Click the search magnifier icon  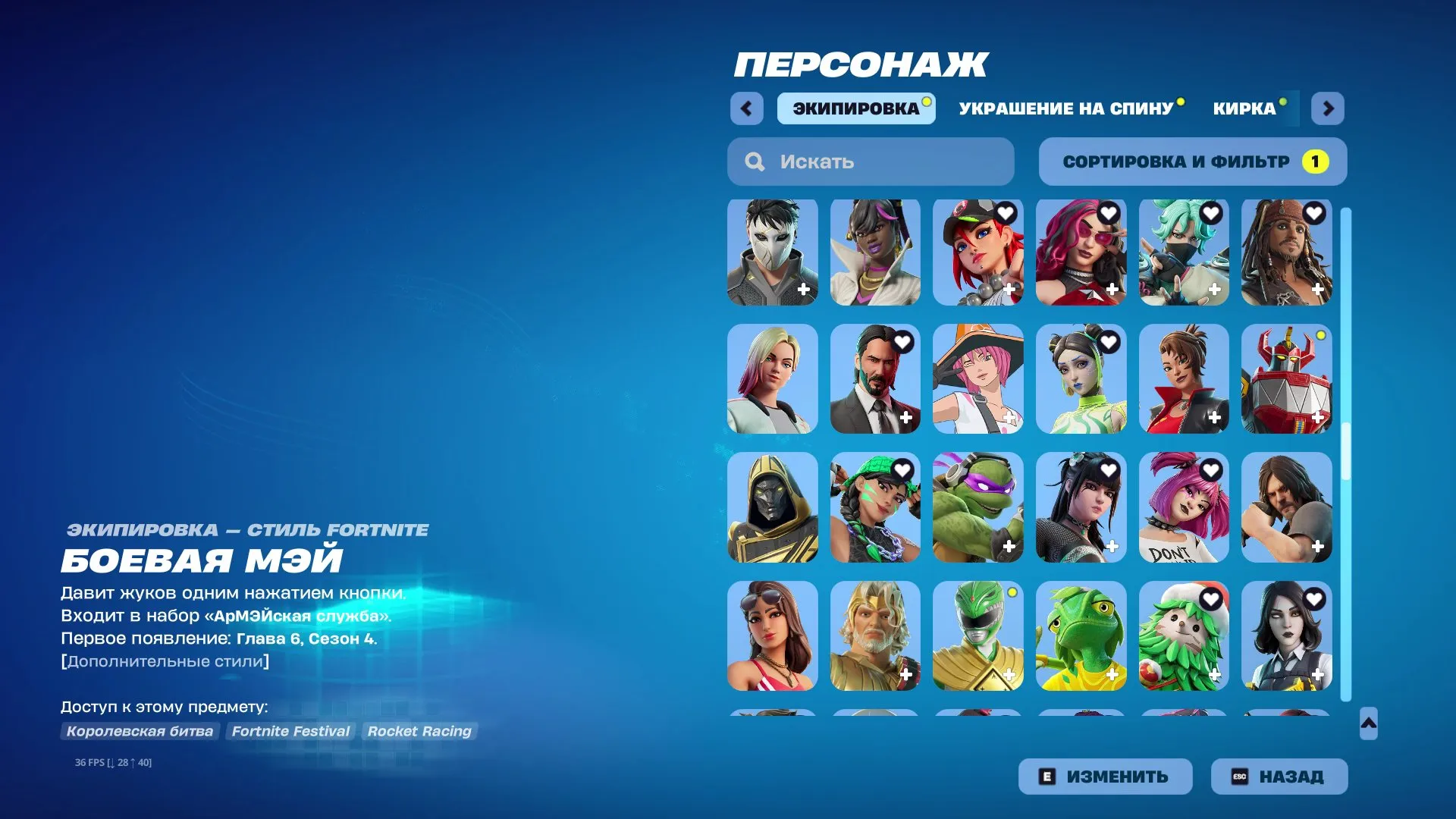(754, 161)
